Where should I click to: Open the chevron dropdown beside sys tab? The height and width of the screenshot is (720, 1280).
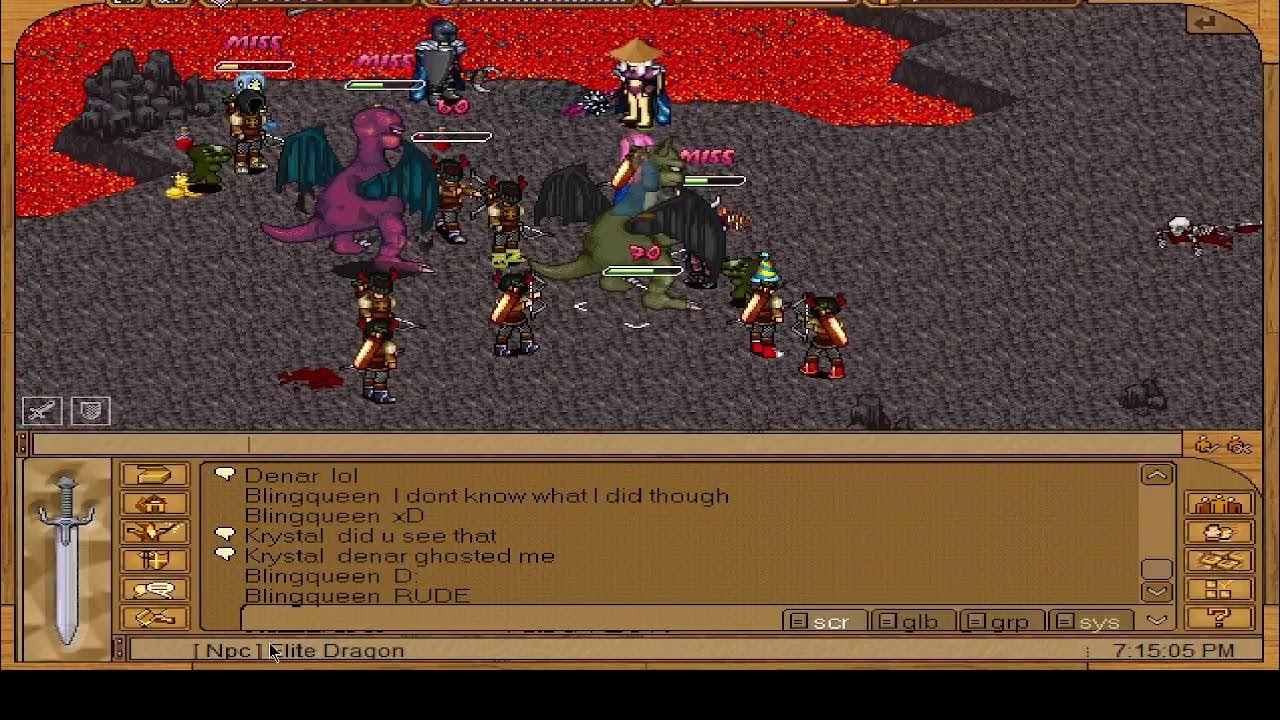pyautogui.click(x=1157, y=621)
